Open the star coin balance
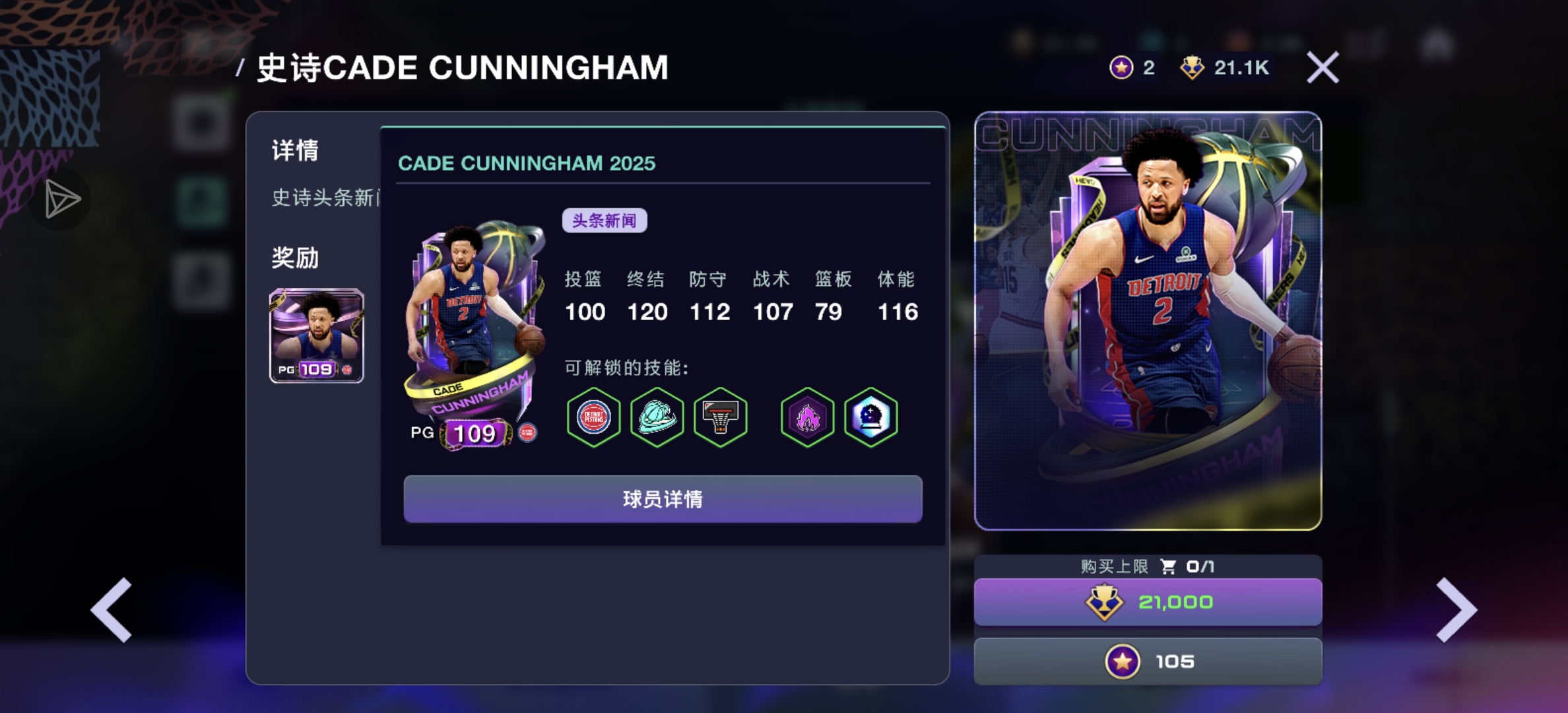Viewport: 1568px width, 713px height. (x=1131, y=67)
